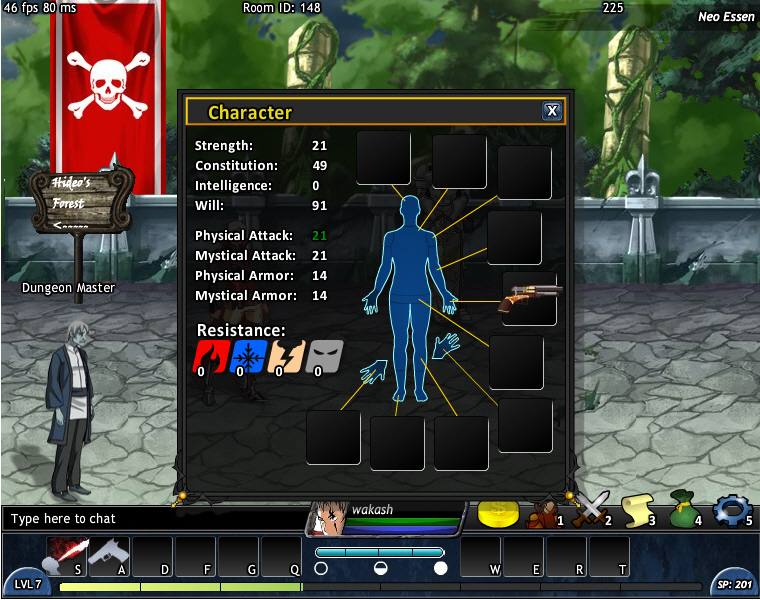Select the lightning resistance icon
Viewport: 760px width, 600px height.
285,355
